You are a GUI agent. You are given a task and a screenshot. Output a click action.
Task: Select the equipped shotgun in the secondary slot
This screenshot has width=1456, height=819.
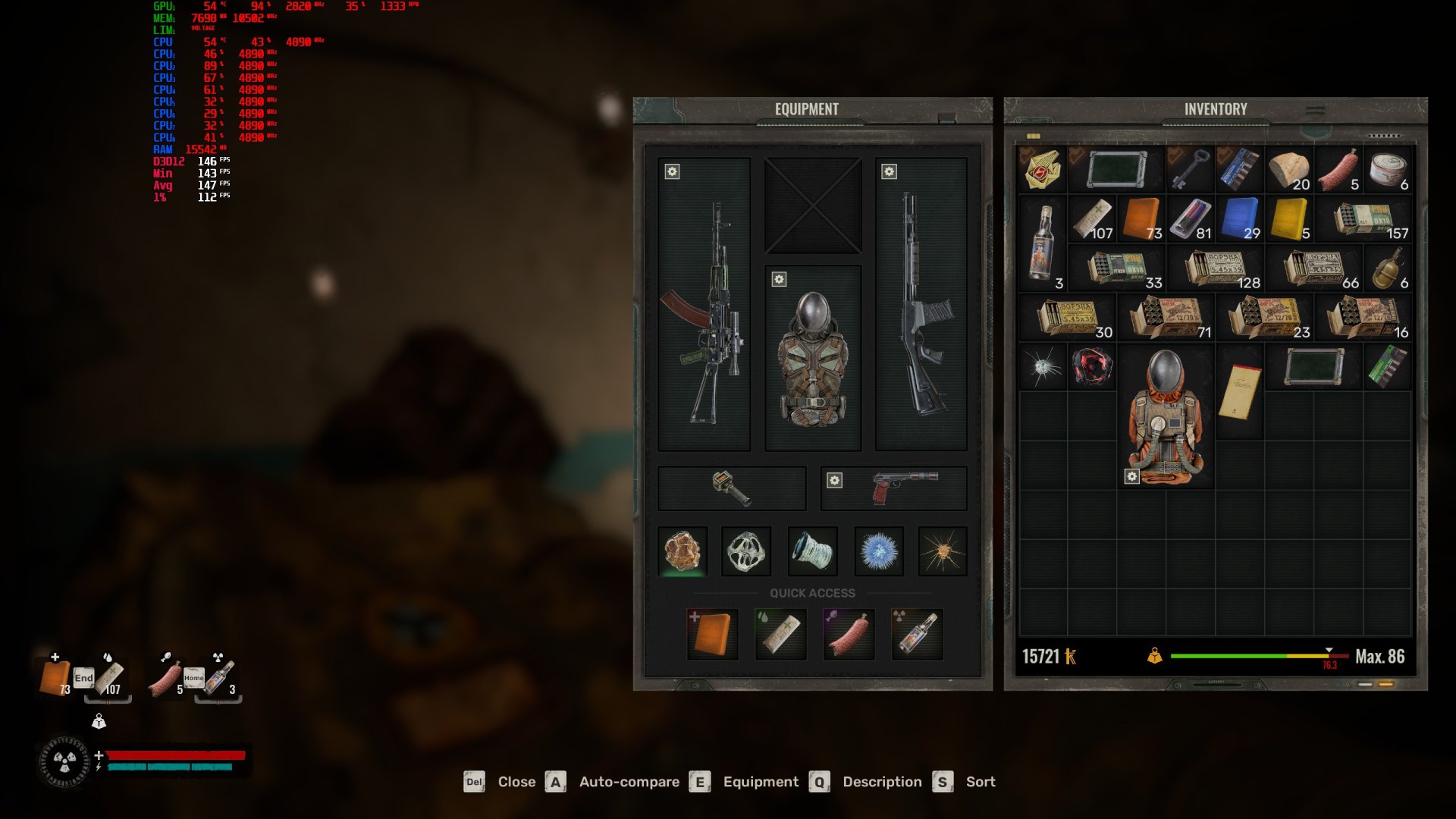click(921, 305)
